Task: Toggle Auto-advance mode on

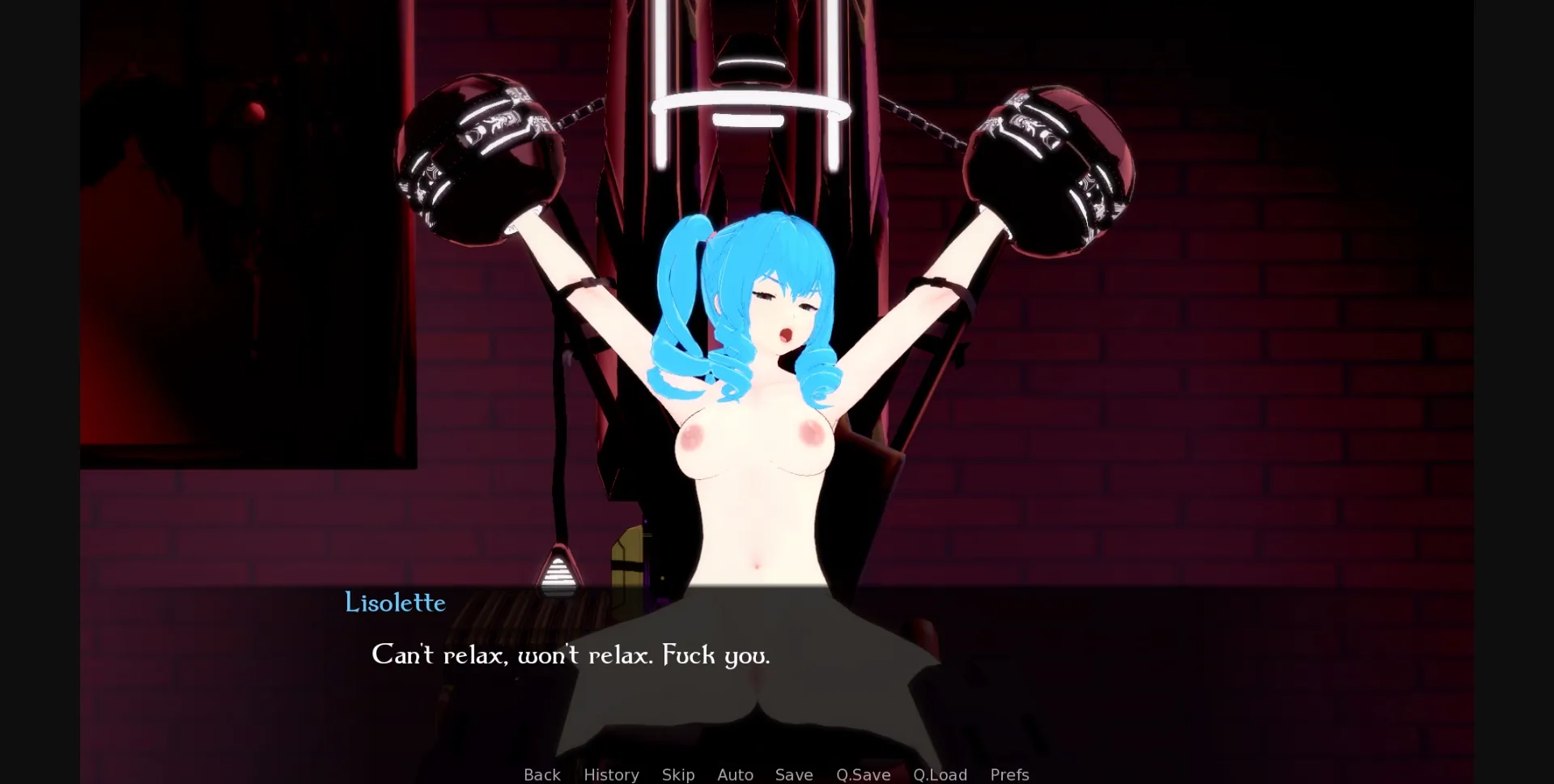Action: pyautogui.click(x=735, y=774)
